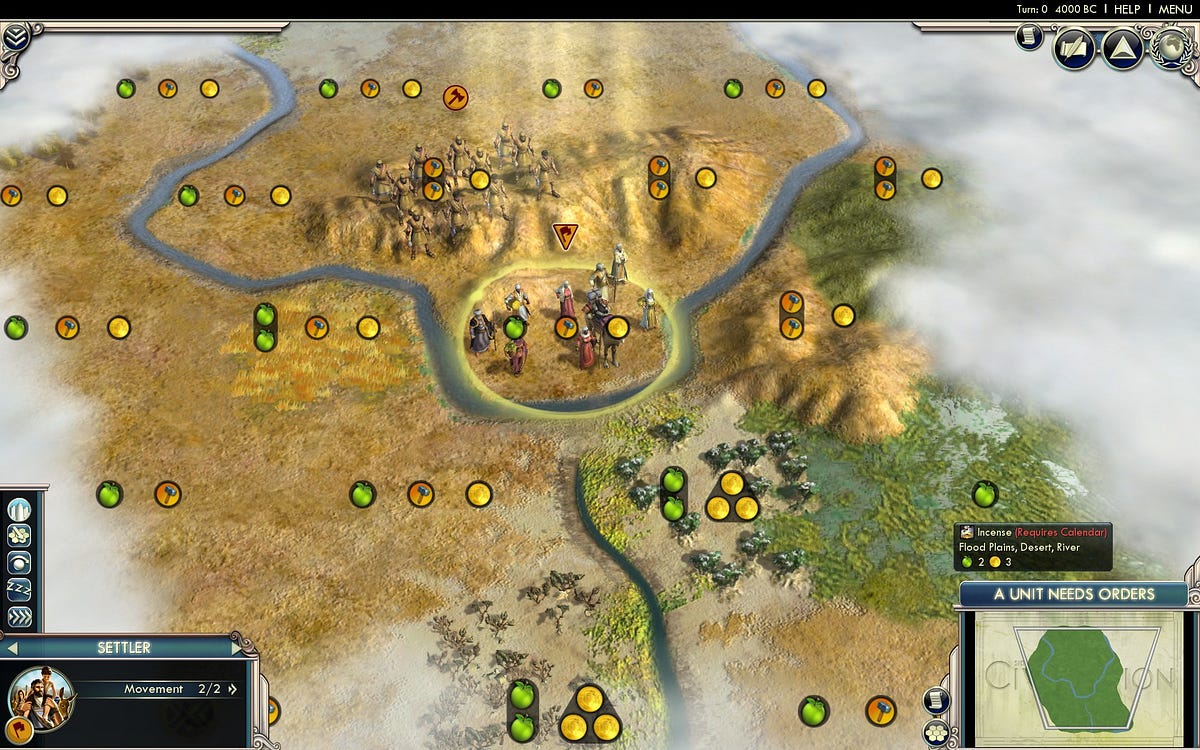Click the scroll icon beside the minimap

[937, 699]
